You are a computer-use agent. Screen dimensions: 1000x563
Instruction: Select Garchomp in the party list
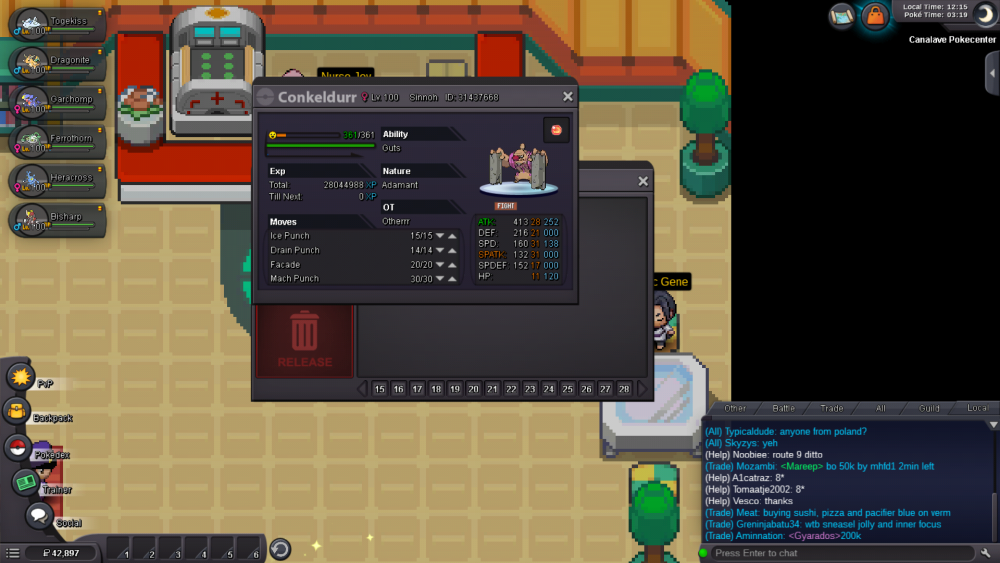click(58, 103)
